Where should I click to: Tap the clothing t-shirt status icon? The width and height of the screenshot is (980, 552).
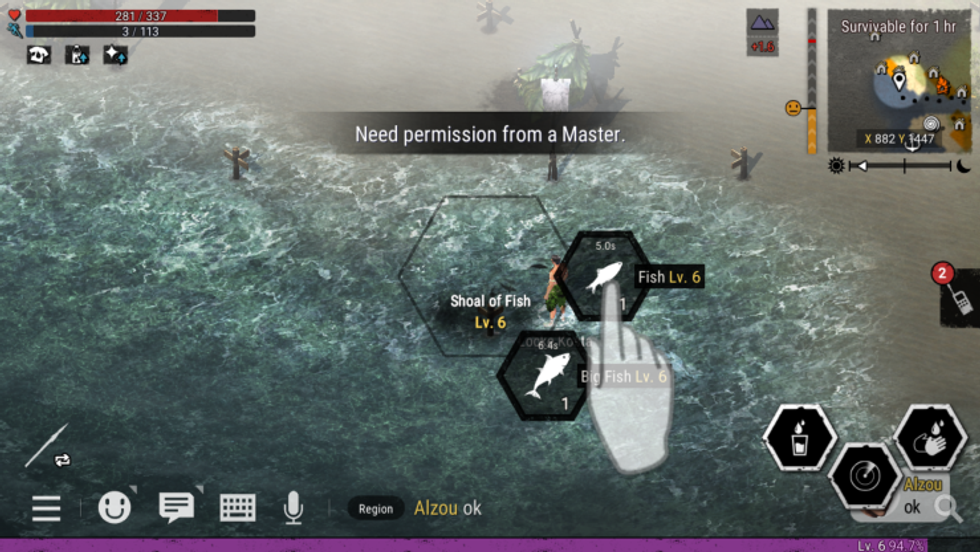(x=40, y=55)
